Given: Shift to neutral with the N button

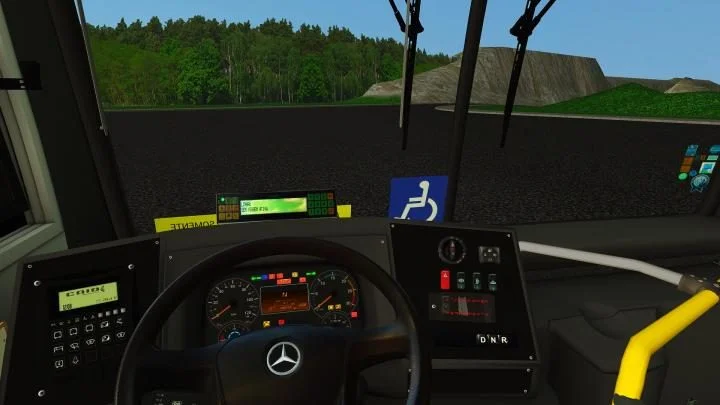Looking at the screenshot, I should pyautogui.click(x=493, y=339).
